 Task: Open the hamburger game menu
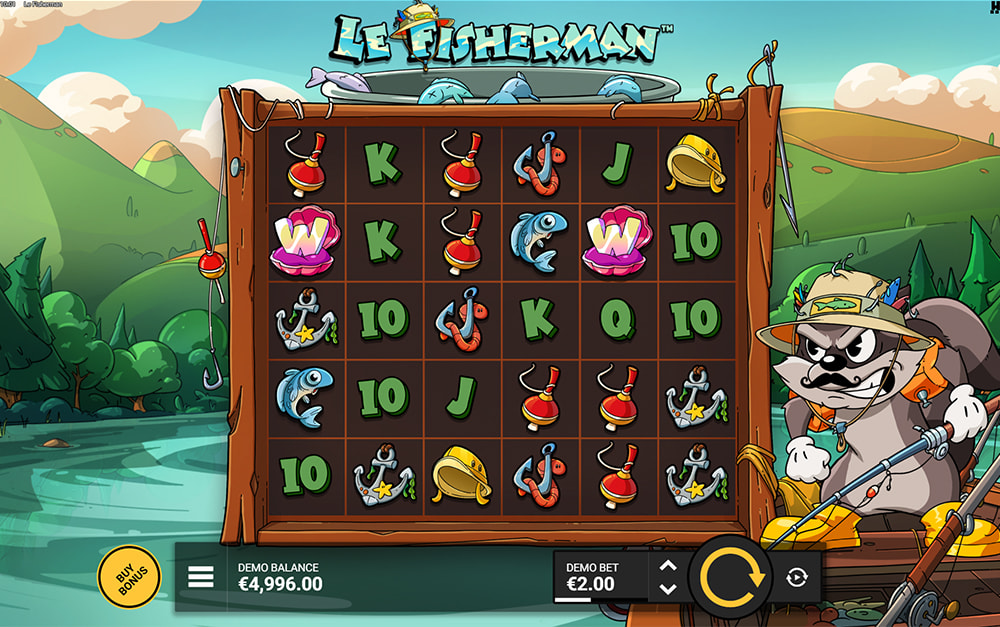(201, 577)
